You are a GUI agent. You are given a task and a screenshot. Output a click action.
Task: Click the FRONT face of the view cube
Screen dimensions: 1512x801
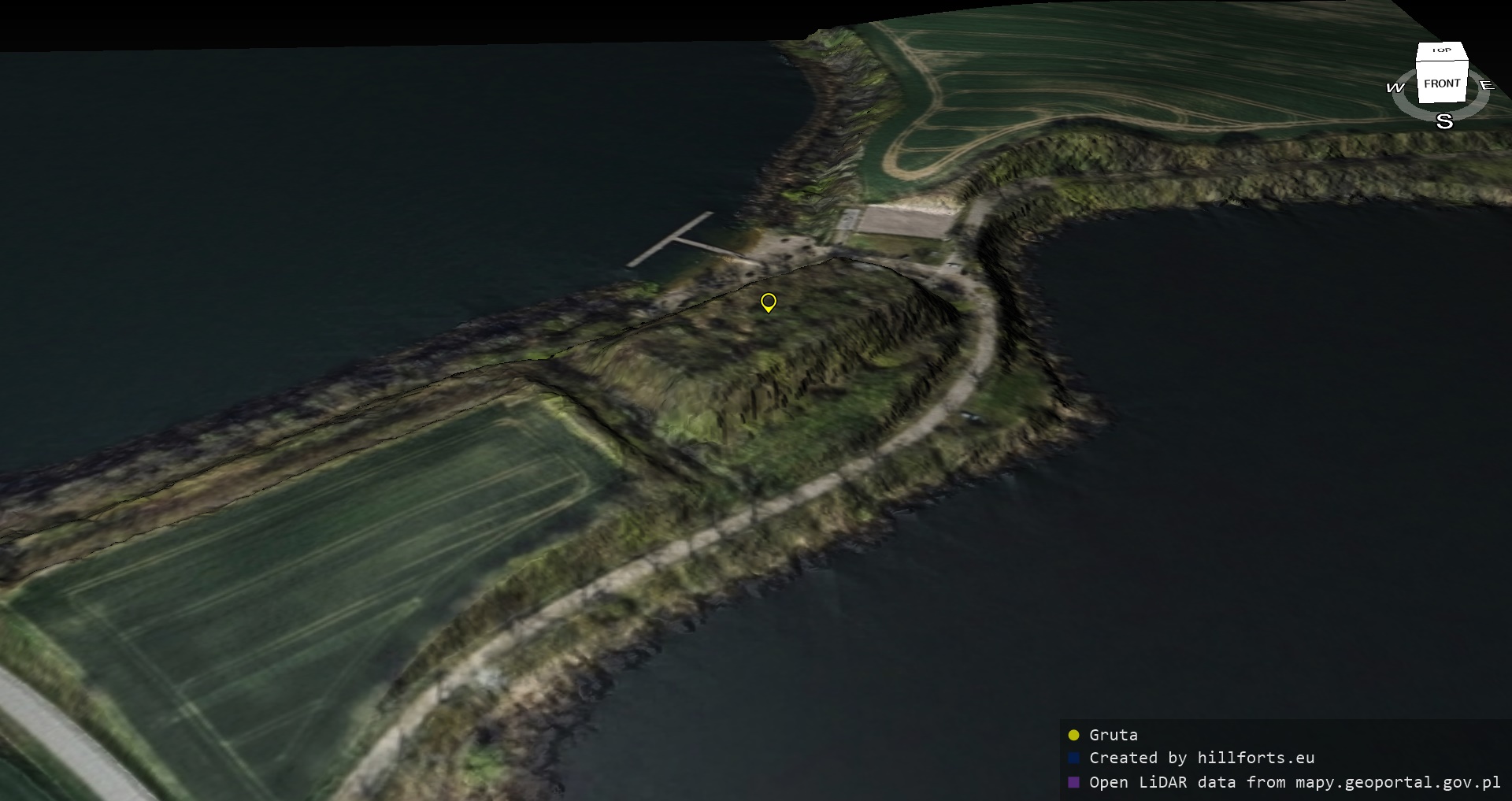click(x=1442, y=83)
